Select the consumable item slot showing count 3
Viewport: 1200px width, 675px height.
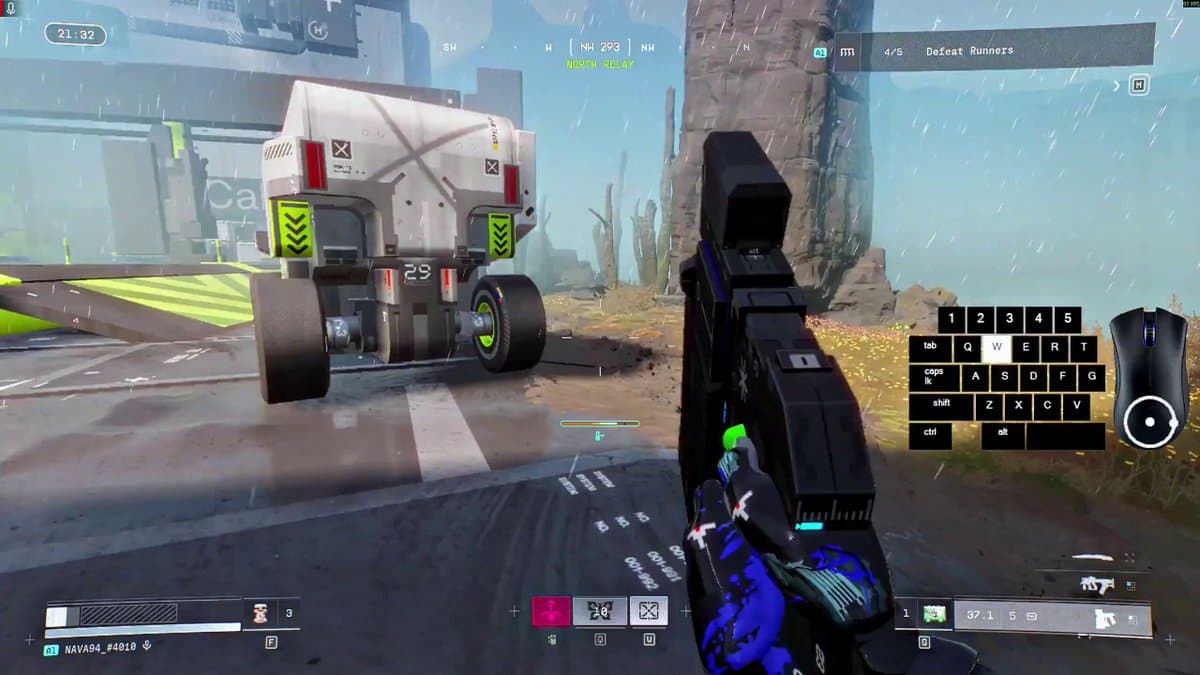click(x=271, y=612)
